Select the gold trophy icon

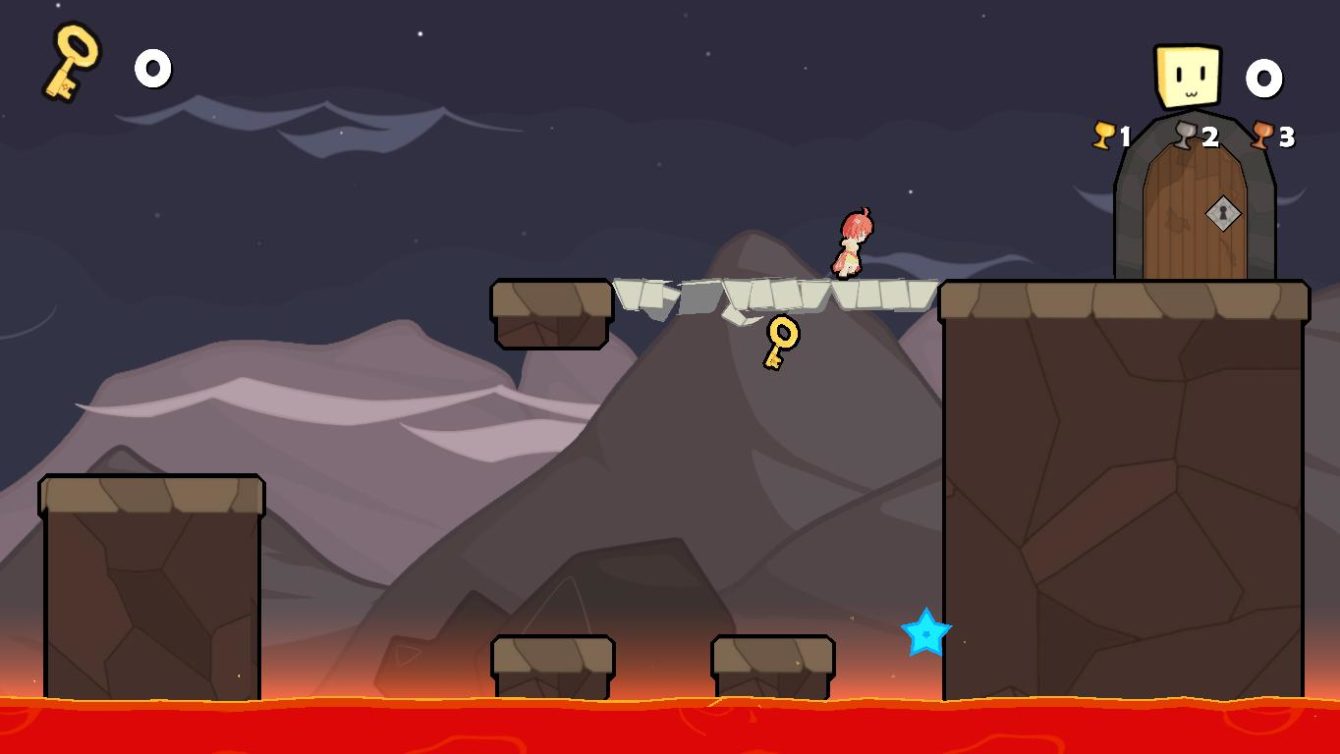pos(1103,135)
